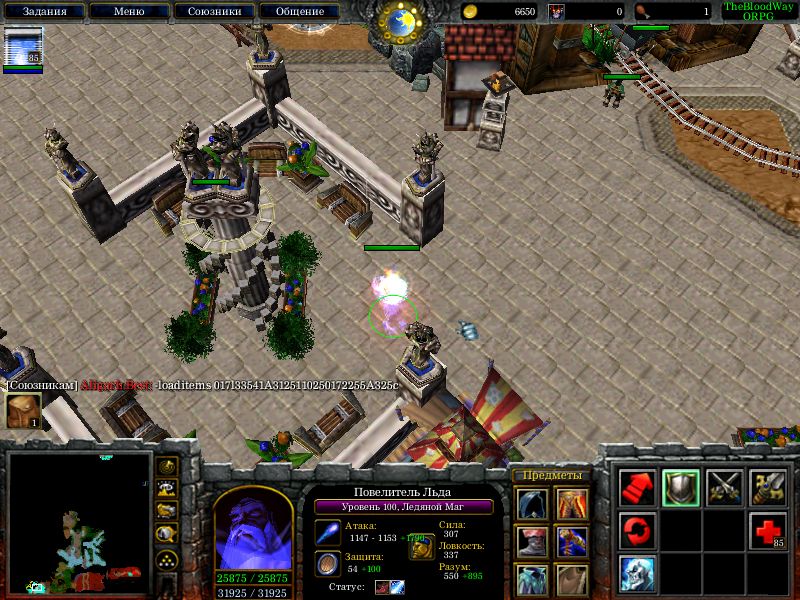Open the Задания quests menu

43,12
